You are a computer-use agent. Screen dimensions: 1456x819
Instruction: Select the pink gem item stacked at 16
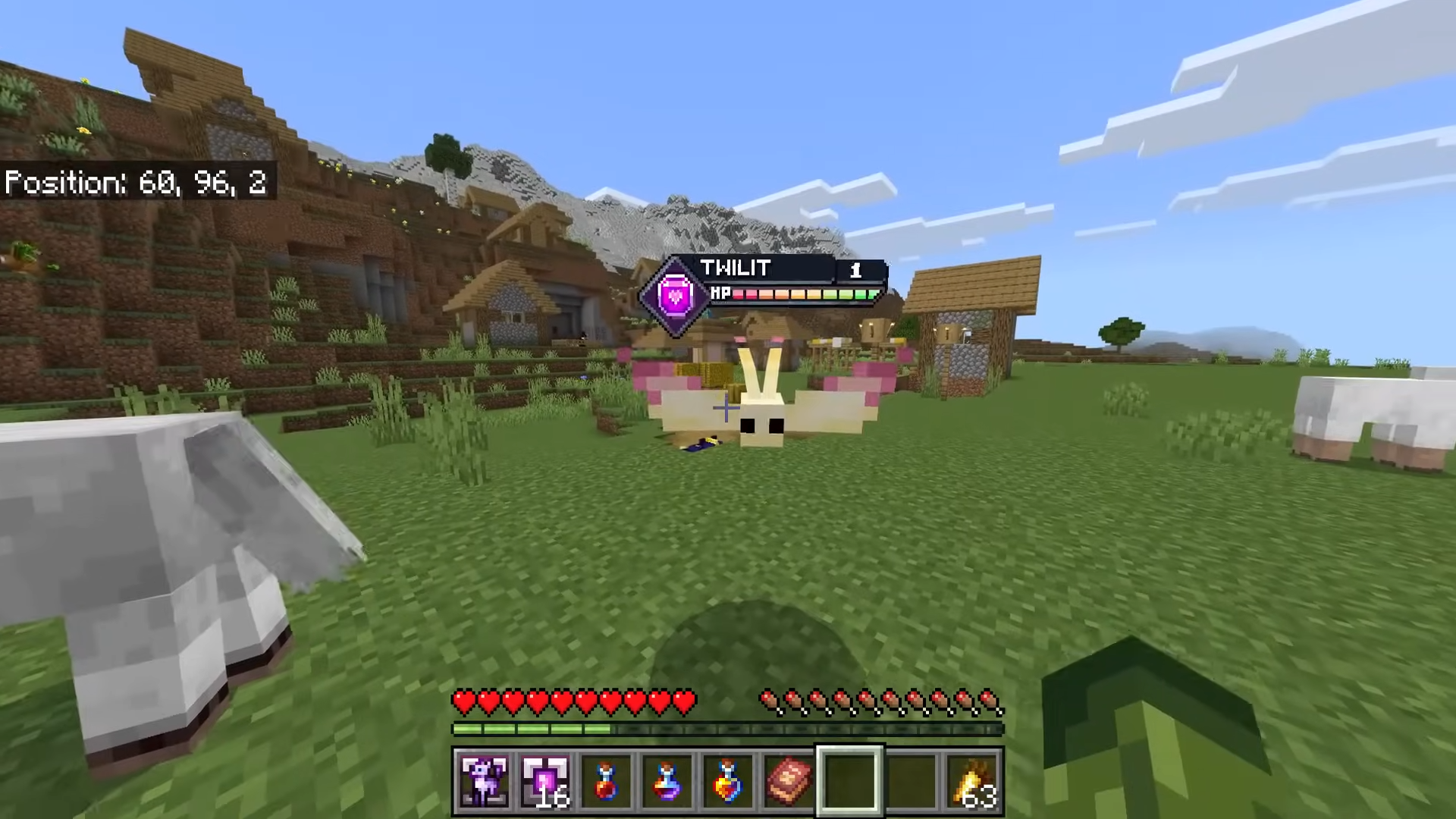tap(544, 780)
